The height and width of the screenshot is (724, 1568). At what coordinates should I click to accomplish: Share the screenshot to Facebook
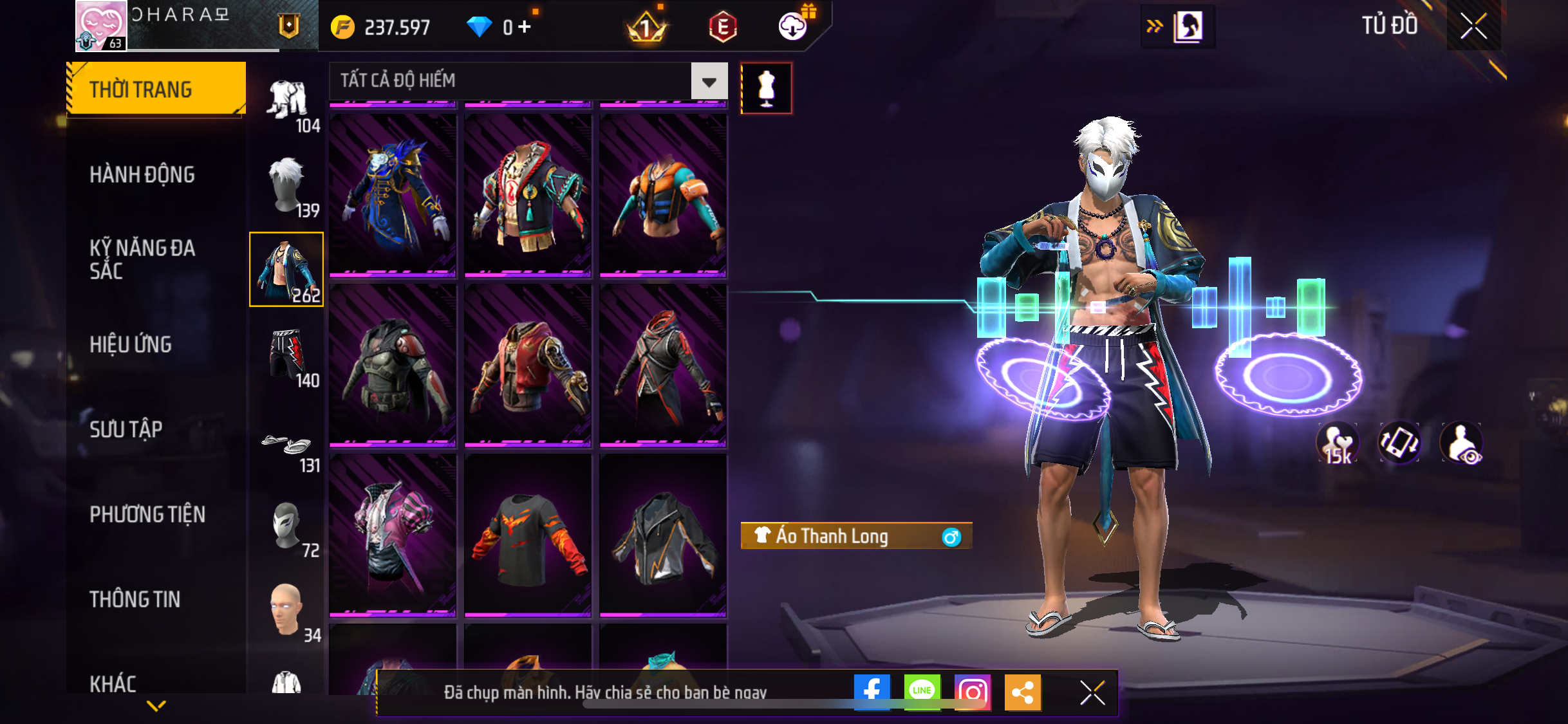872,692
